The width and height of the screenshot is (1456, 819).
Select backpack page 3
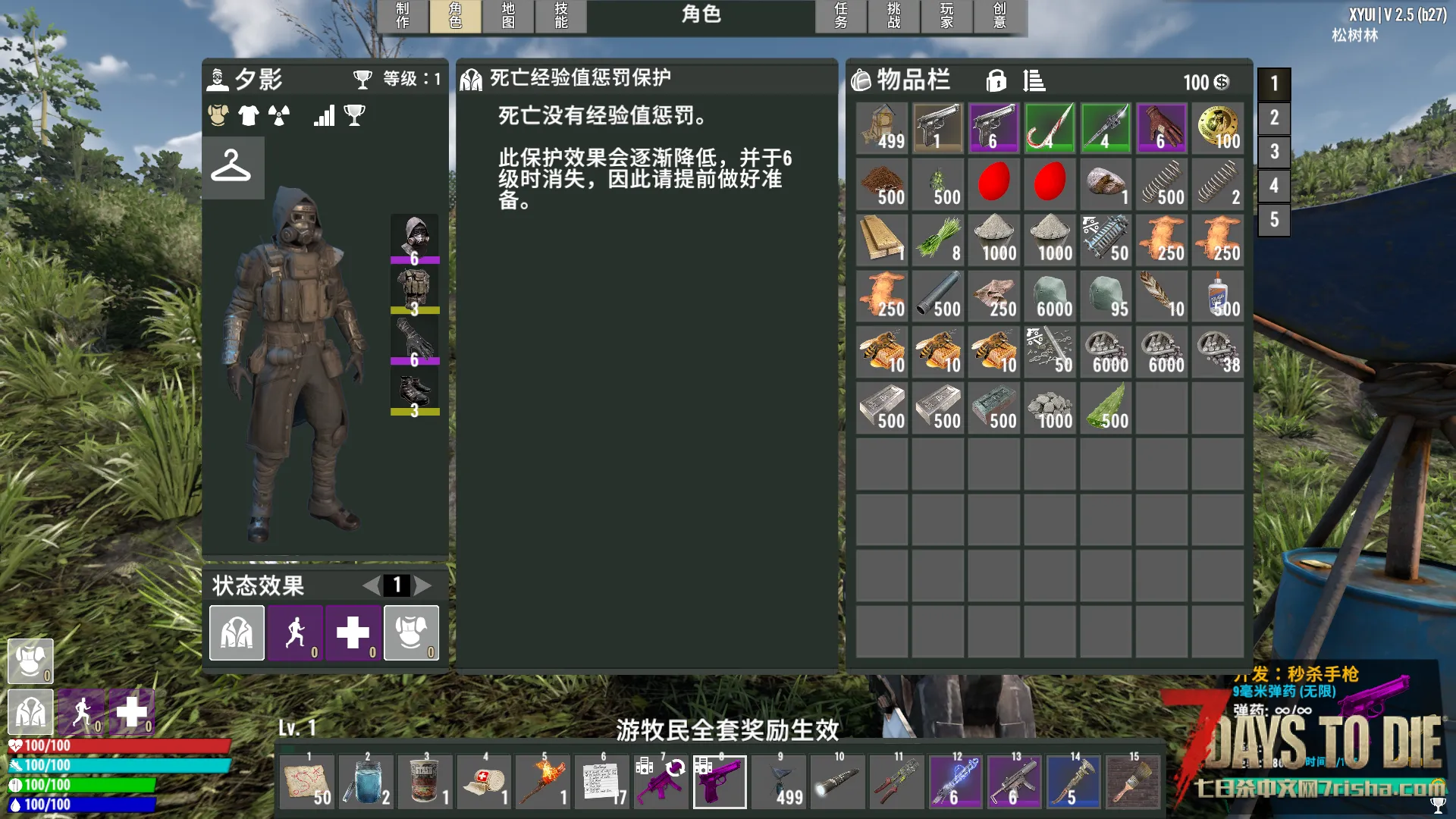point(1274,152)
